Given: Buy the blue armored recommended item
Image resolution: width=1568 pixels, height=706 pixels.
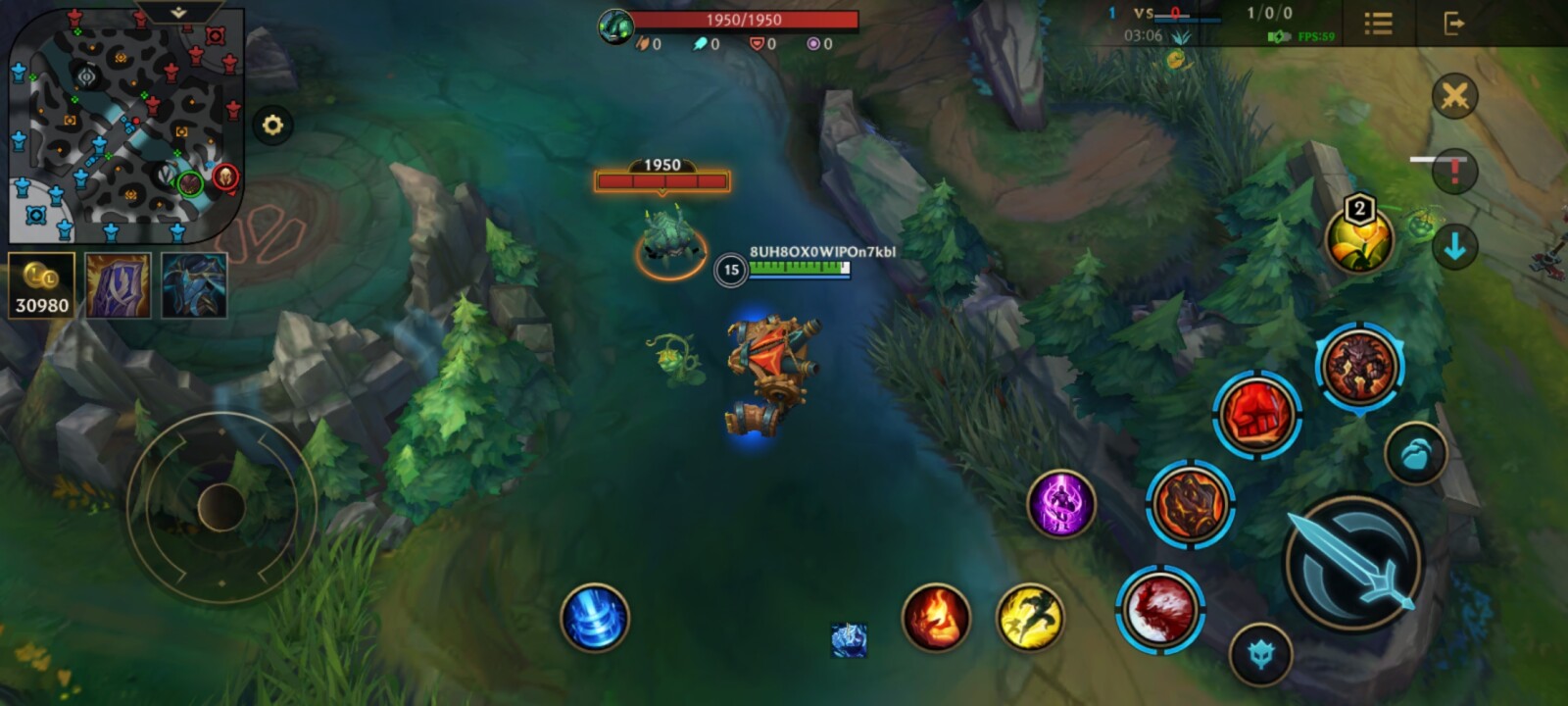Looking at the screenshot, I should pyautogui.click(x=194, y=285).
